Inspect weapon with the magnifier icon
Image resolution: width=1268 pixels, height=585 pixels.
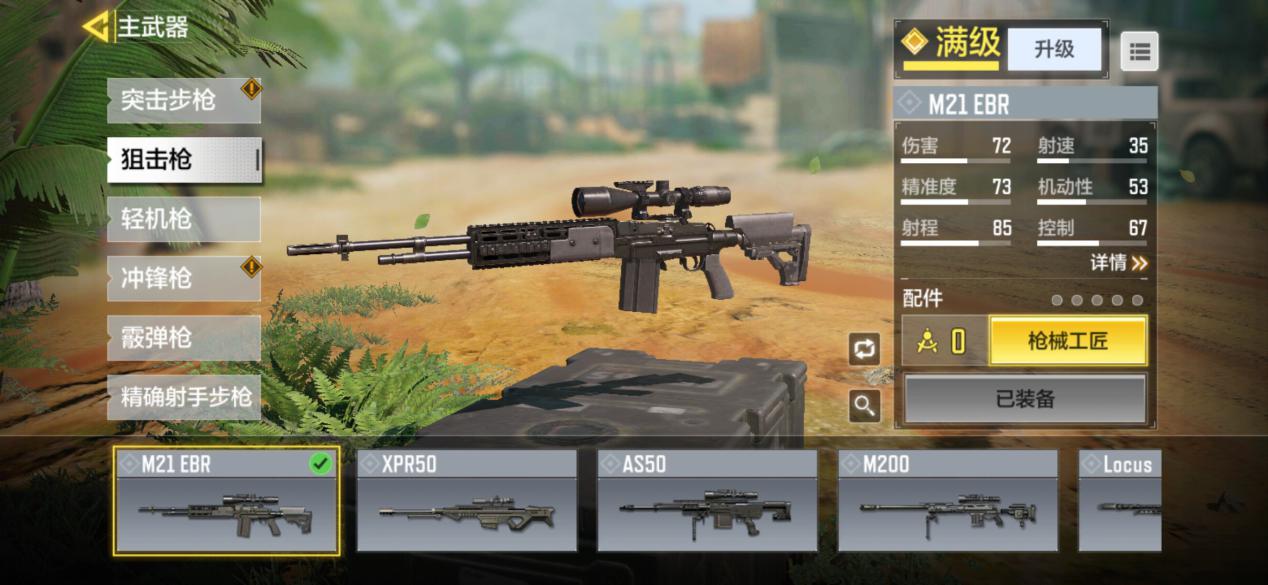coord(864,405)
